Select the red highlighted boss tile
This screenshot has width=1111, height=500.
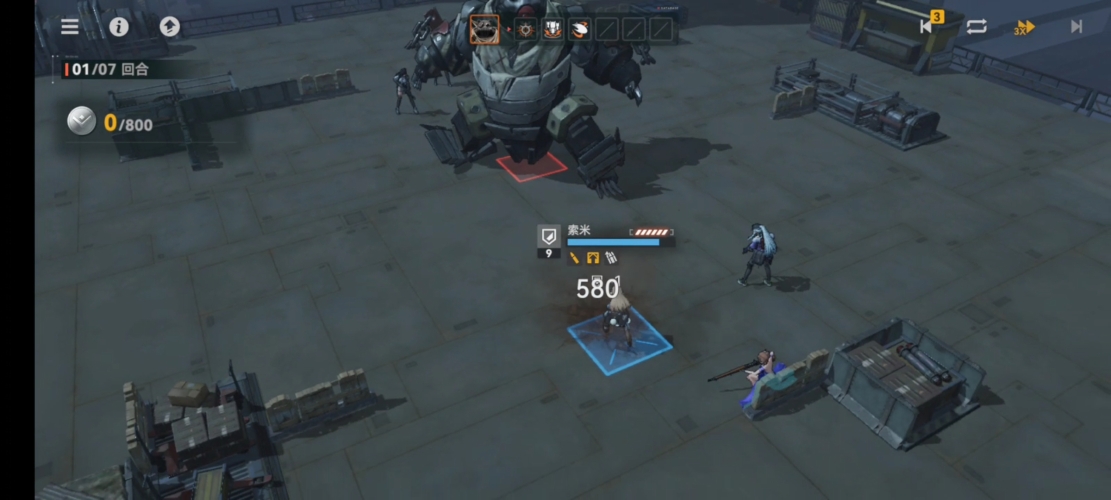[x=531, y=165]
